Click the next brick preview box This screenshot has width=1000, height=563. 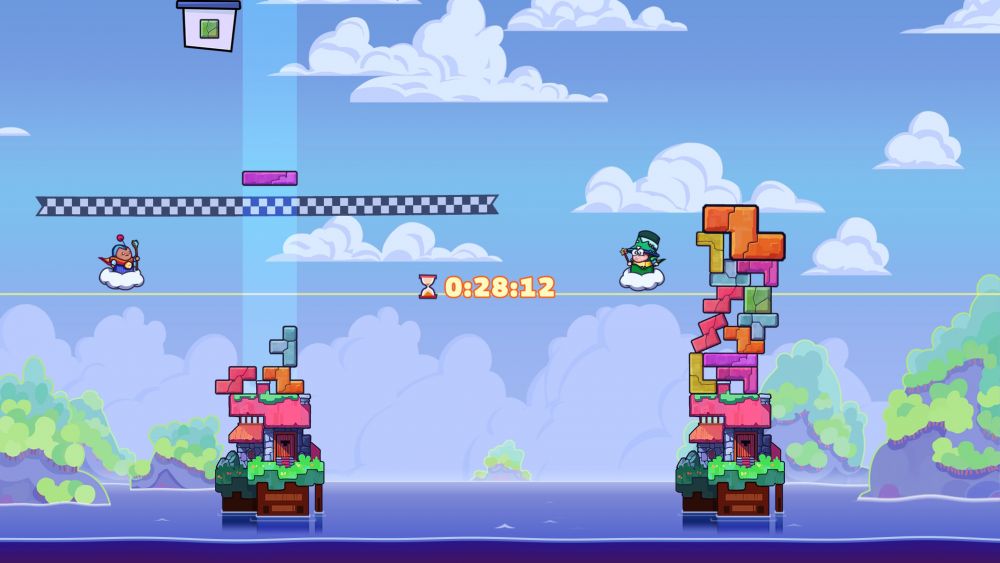coord(209,27)
